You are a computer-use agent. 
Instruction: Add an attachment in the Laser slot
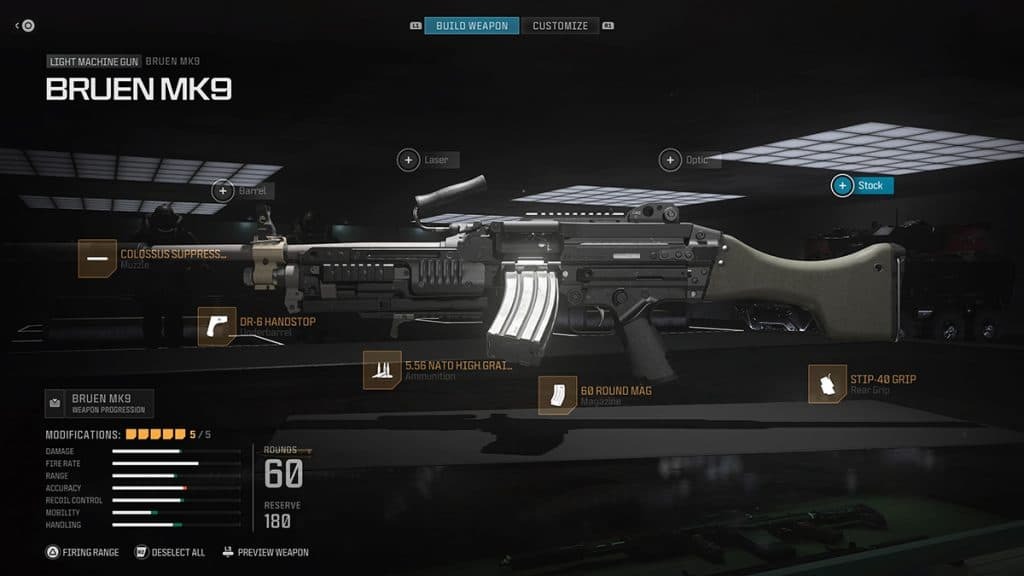[x=409, y=159]
